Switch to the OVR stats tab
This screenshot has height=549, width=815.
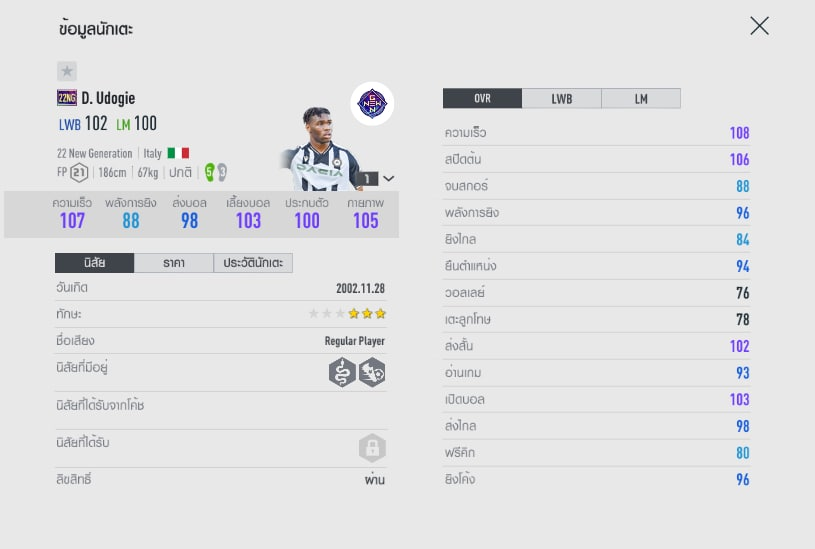coord(482,98)
